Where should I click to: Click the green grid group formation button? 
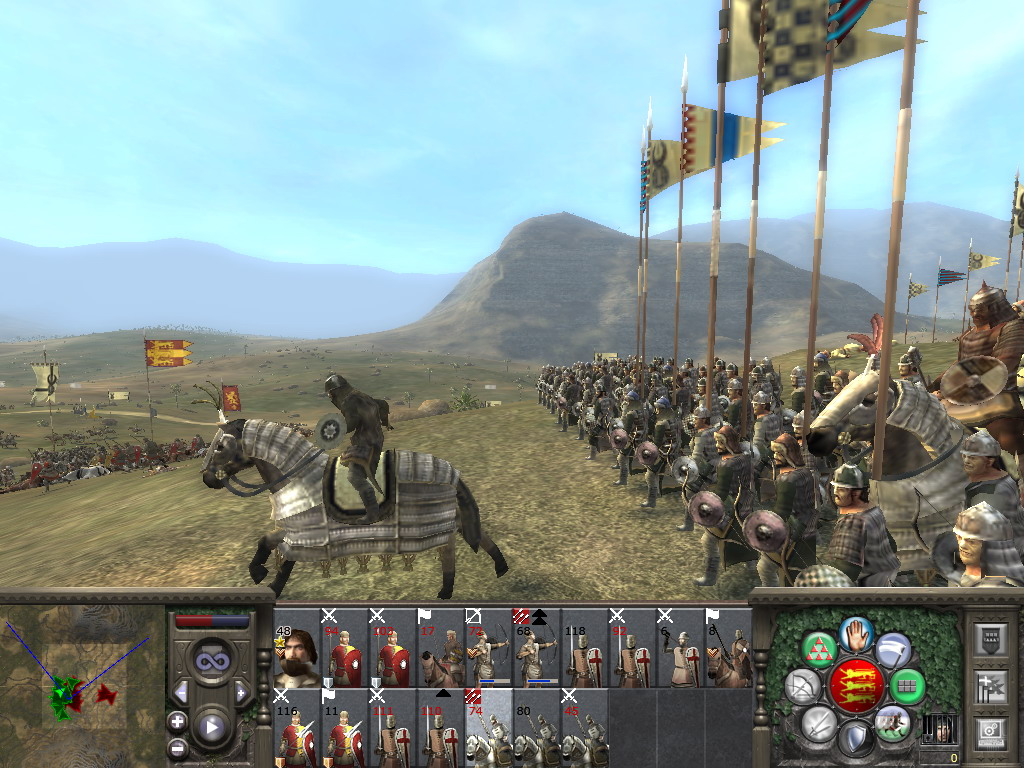[907, 687]
